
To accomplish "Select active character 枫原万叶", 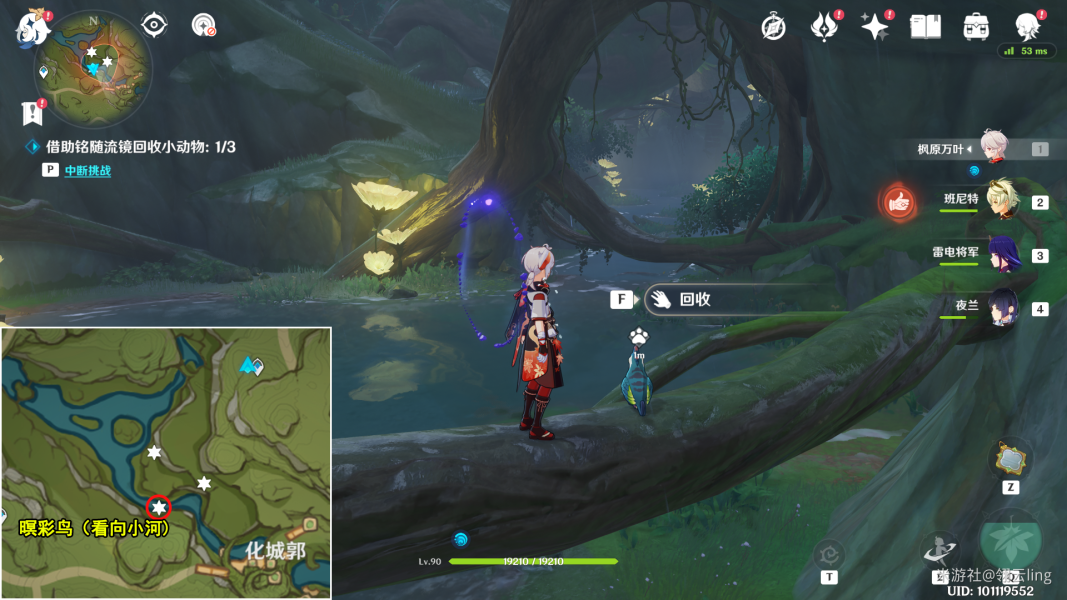I will point(993,148).
